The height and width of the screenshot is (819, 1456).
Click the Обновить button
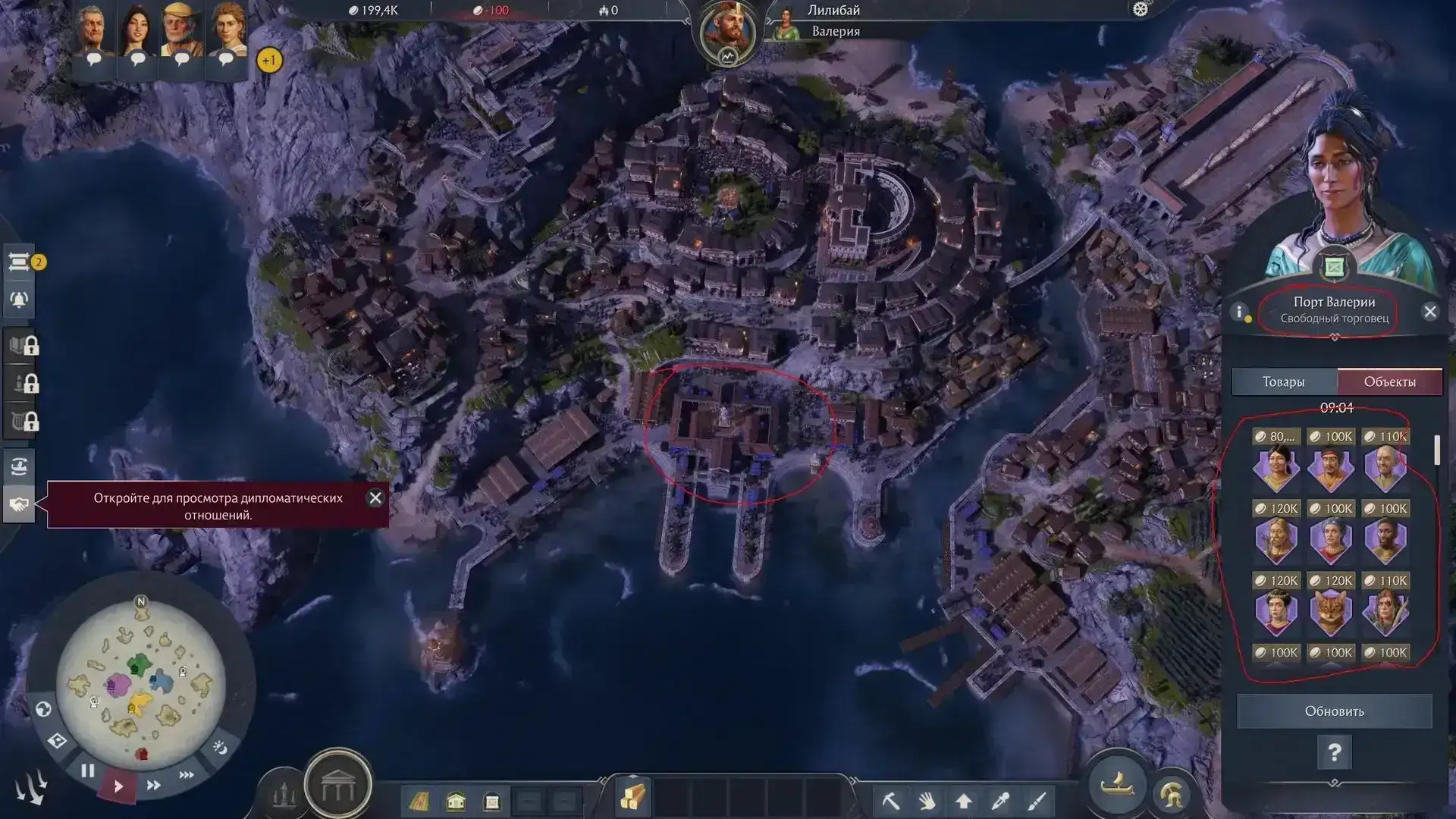point(1334,711)
